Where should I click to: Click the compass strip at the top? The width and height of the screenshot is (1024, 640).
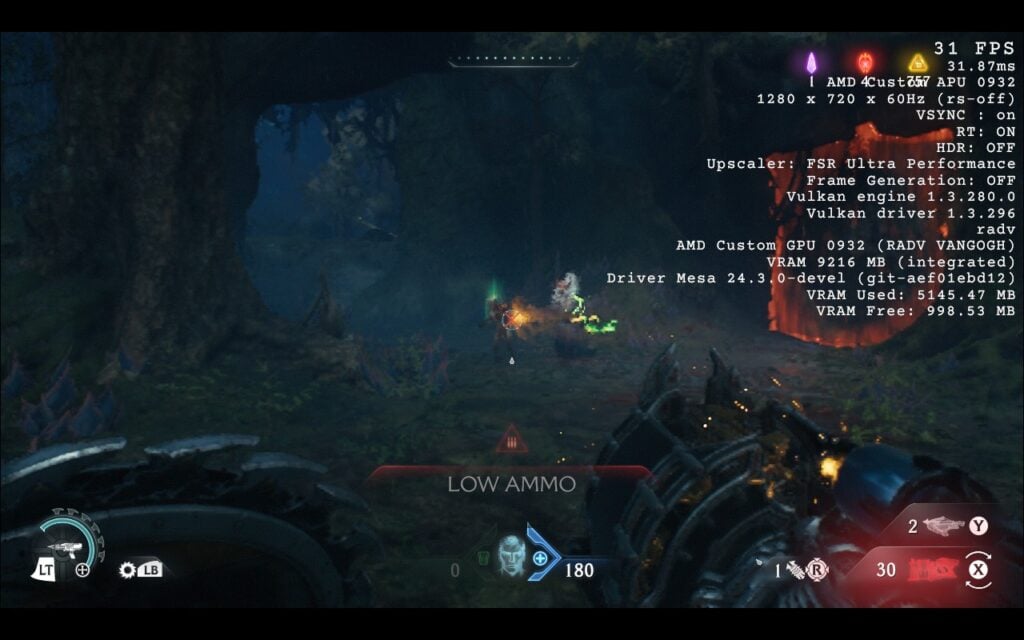pos(511,62)
